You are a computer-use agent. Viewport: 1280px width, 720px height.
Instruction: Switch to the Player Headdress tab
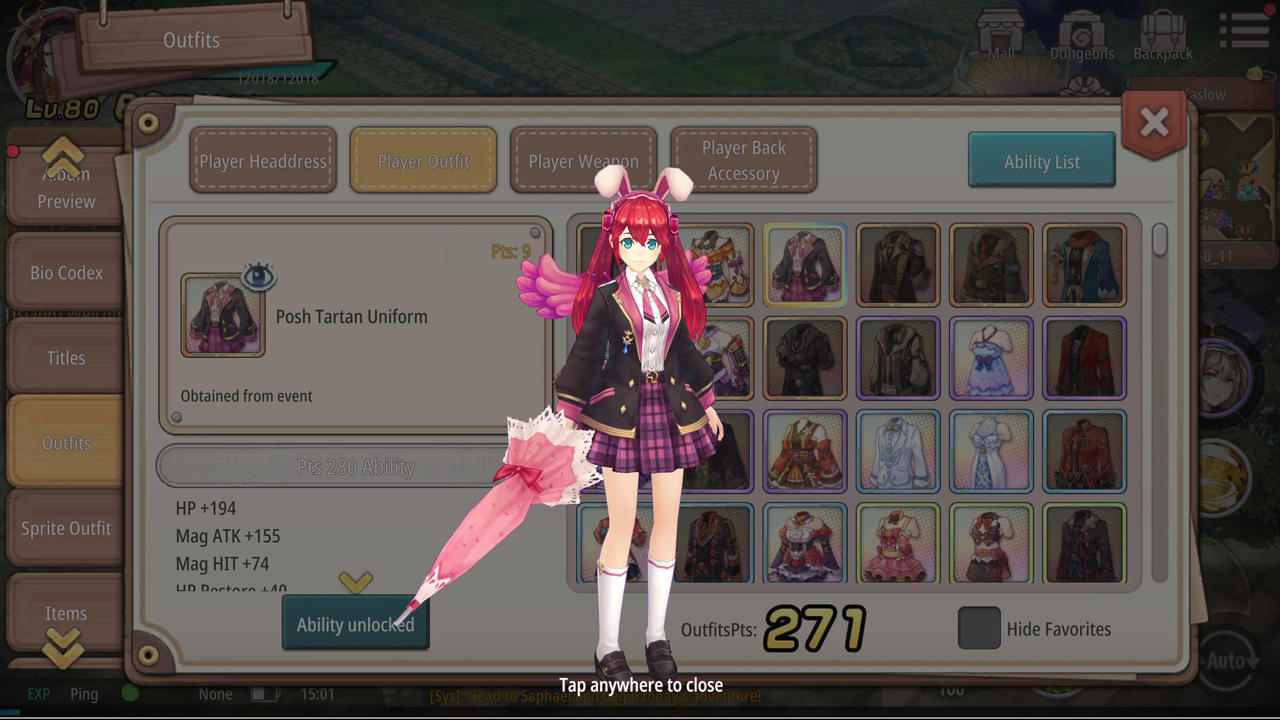coord(262,161)
